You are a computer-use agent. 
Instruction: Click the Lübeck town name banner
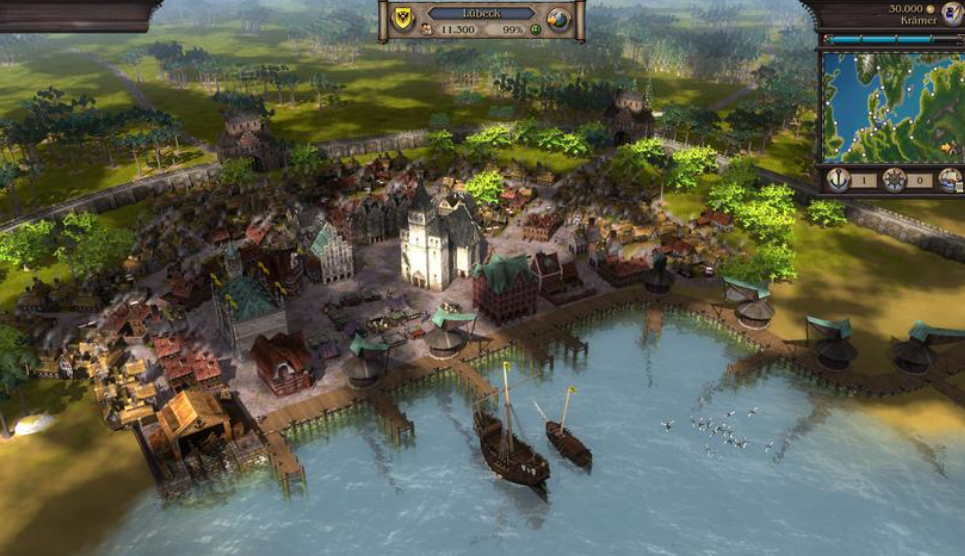(482, 13)
